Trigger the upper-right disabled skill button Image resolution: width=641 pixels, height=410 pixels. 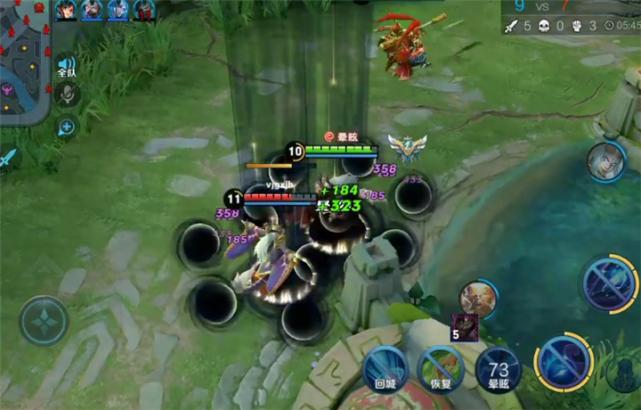coord(609,284)
